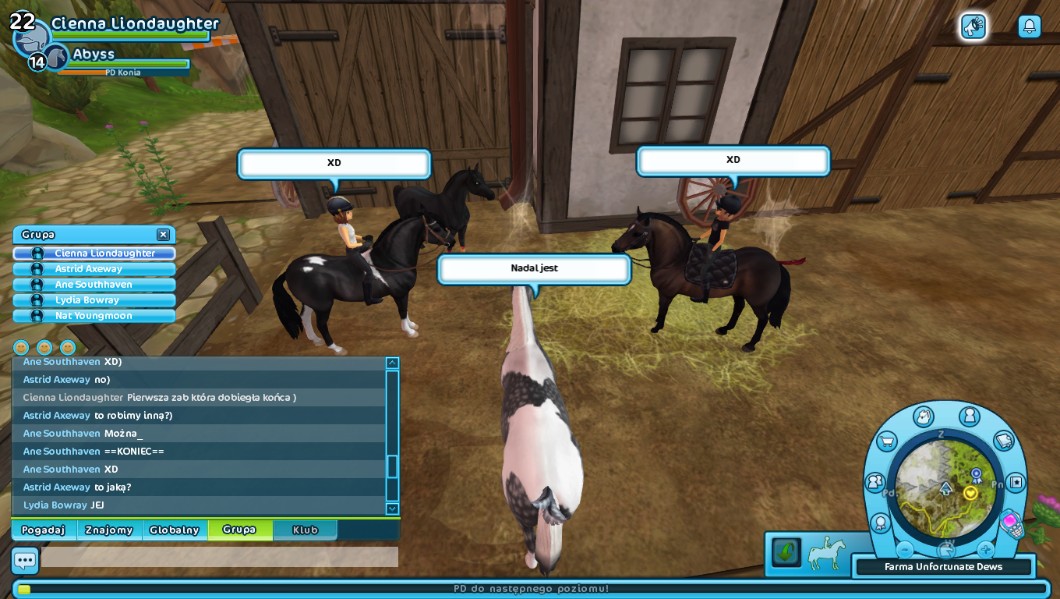Open the notification bell
The width and height of the screenshot is (1060, 599).
coord(1029,27)
